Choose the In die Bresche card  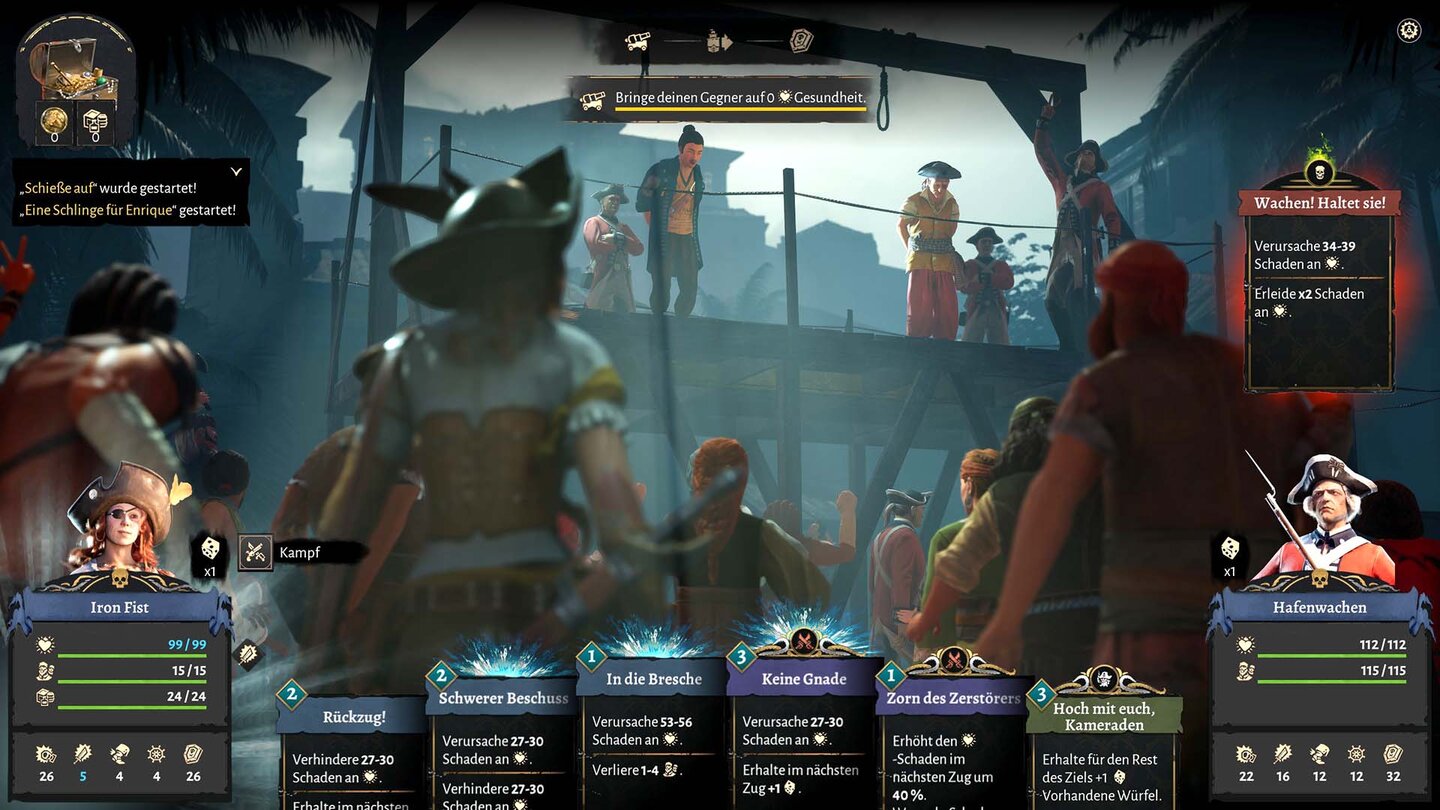[x=653, y=730]
